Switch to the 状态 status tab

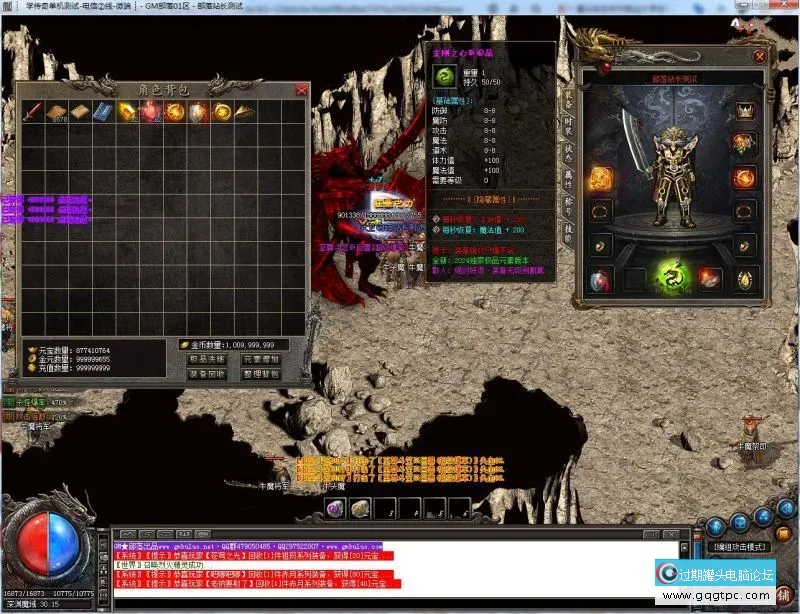click(x=569, y=153)
